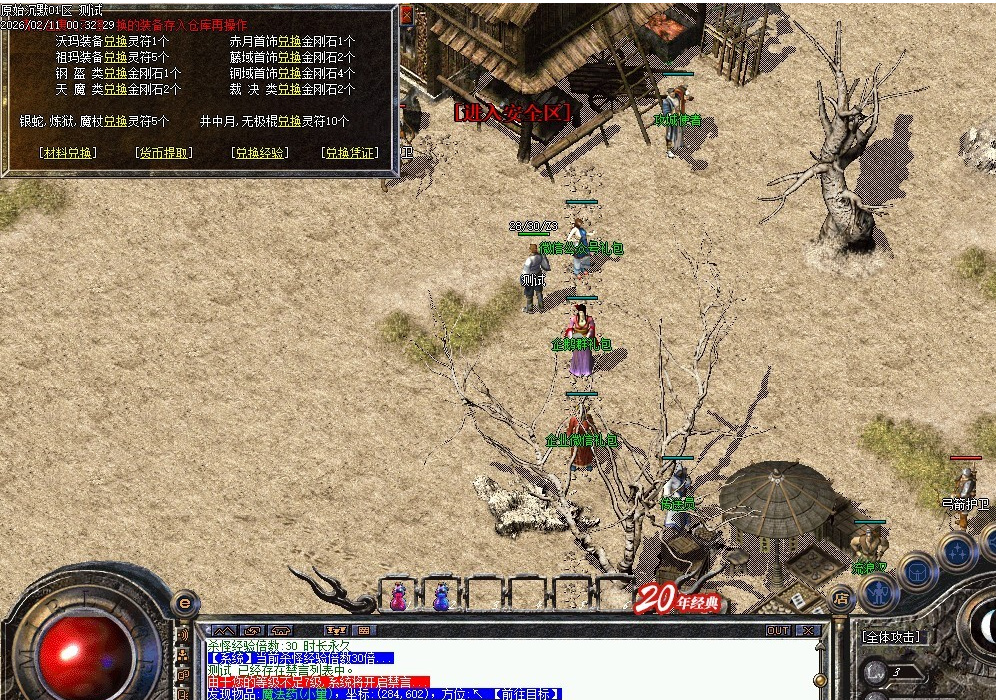Open the 兑换凭证 voucher exchange option
Viewport: 996px width, 700px height.
coord(350,153)
